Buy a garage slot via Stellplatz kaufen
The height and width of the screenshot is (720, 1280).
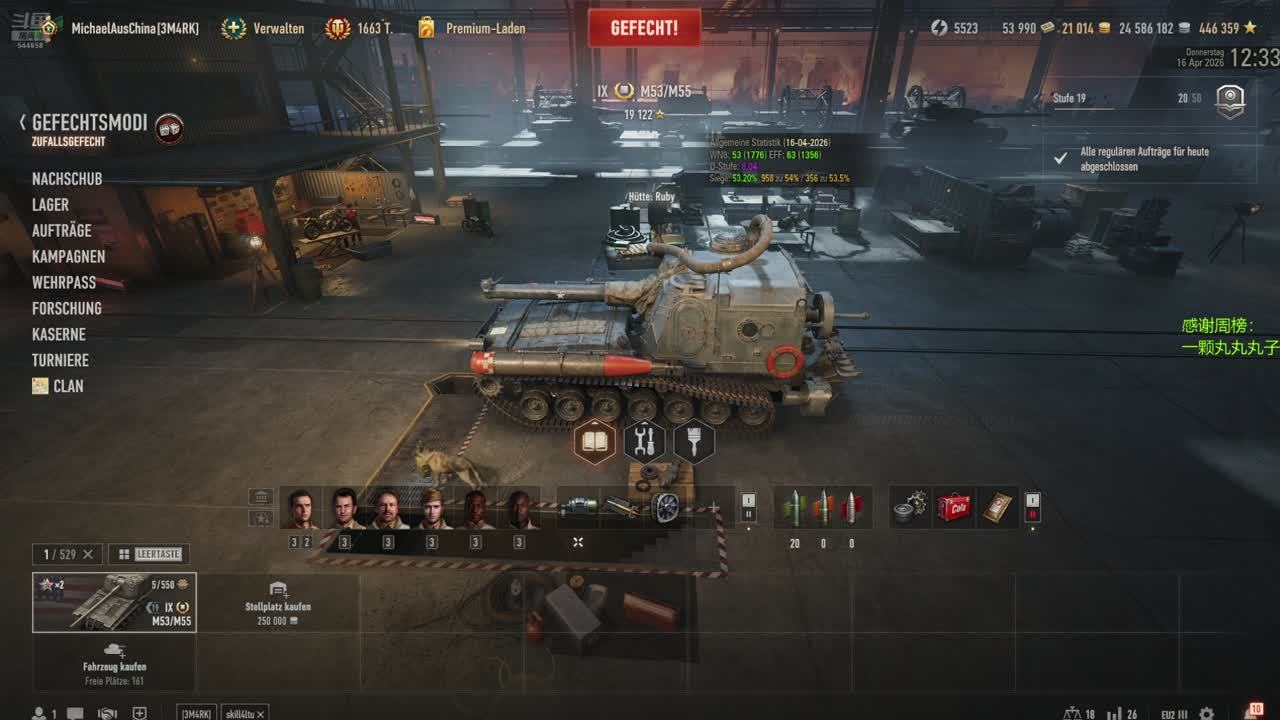point(278,604)
